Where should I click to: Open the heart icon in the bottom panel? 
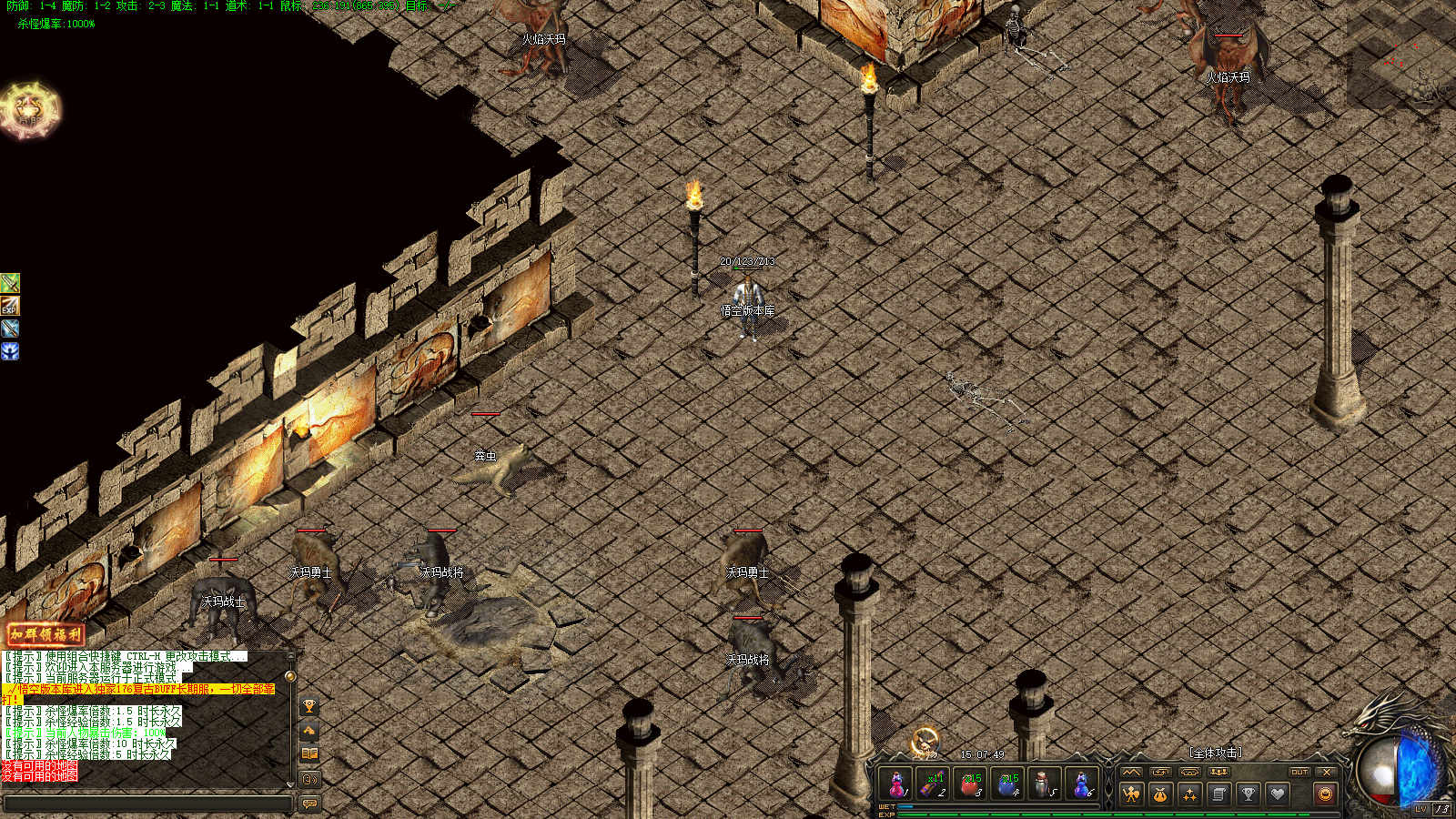(x=1278, y=794)
